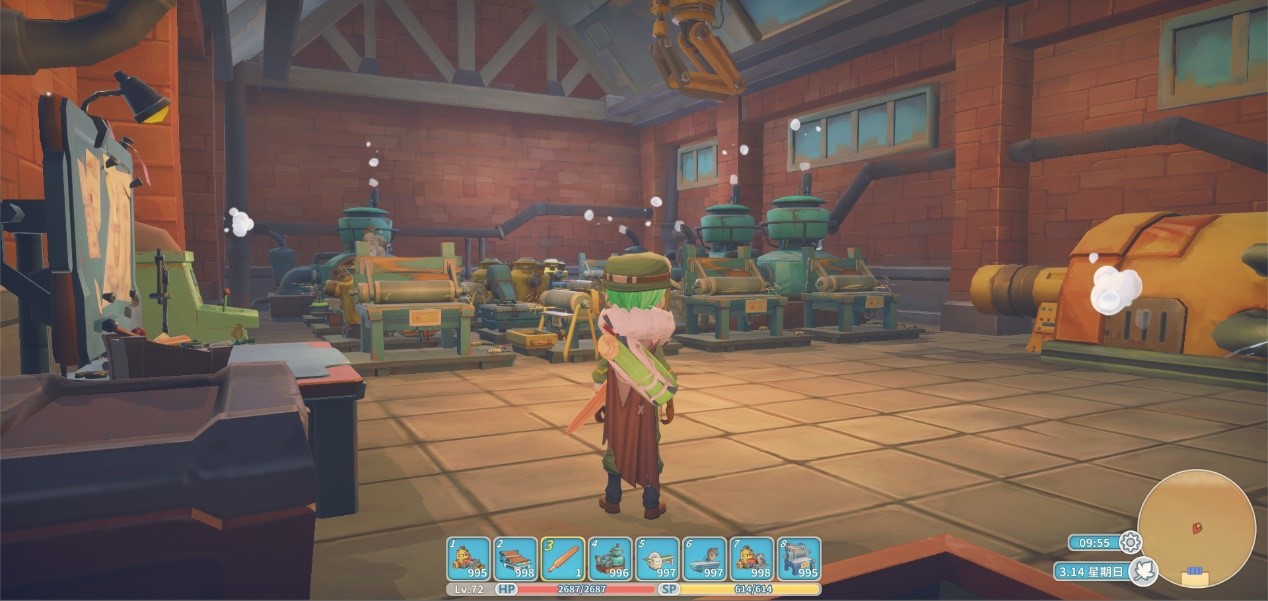Select the table saw item in slot 5

click(657, 558)
